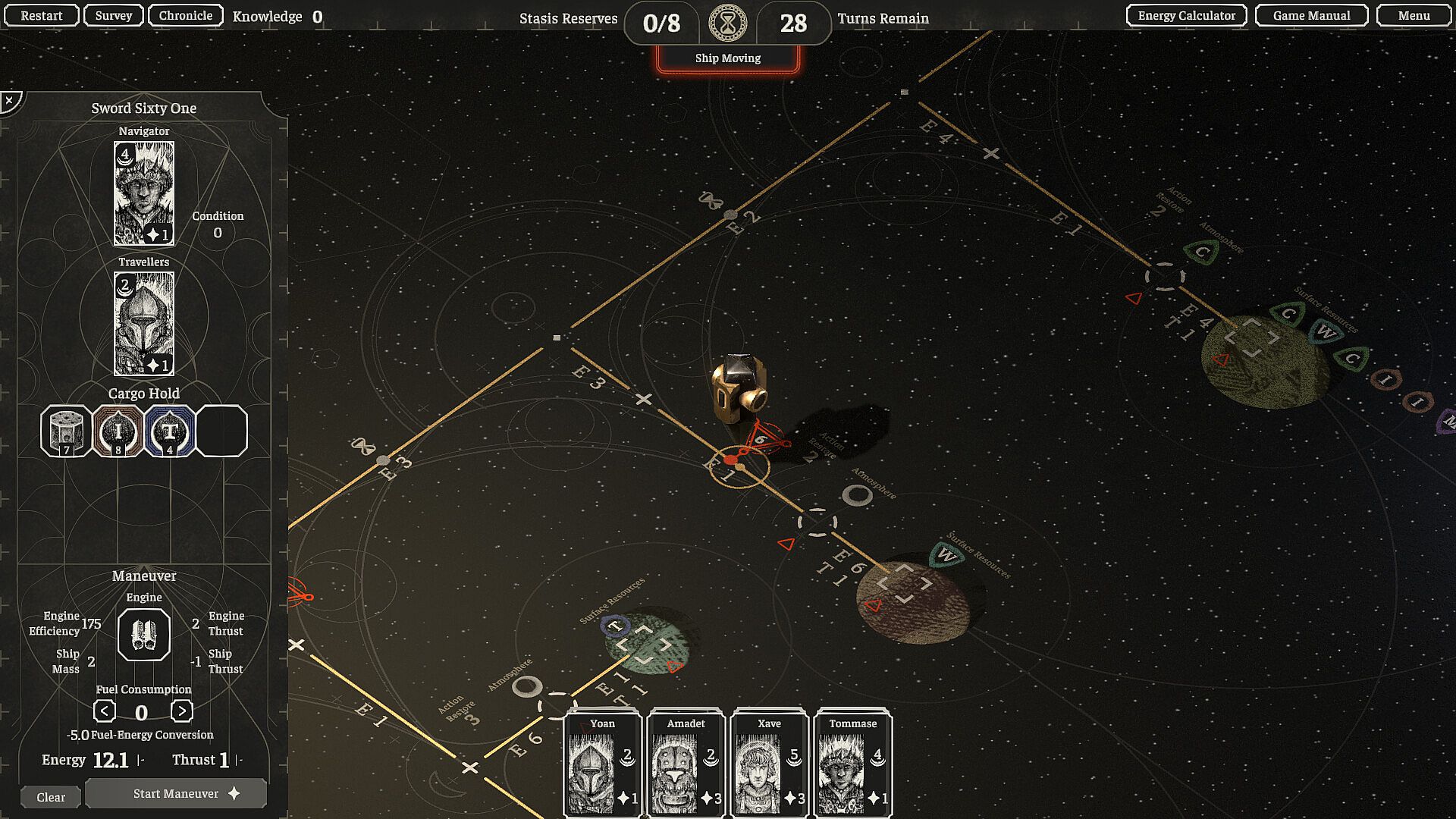Open the Survey panel
1456x819 pixels.
coord(114,15)
